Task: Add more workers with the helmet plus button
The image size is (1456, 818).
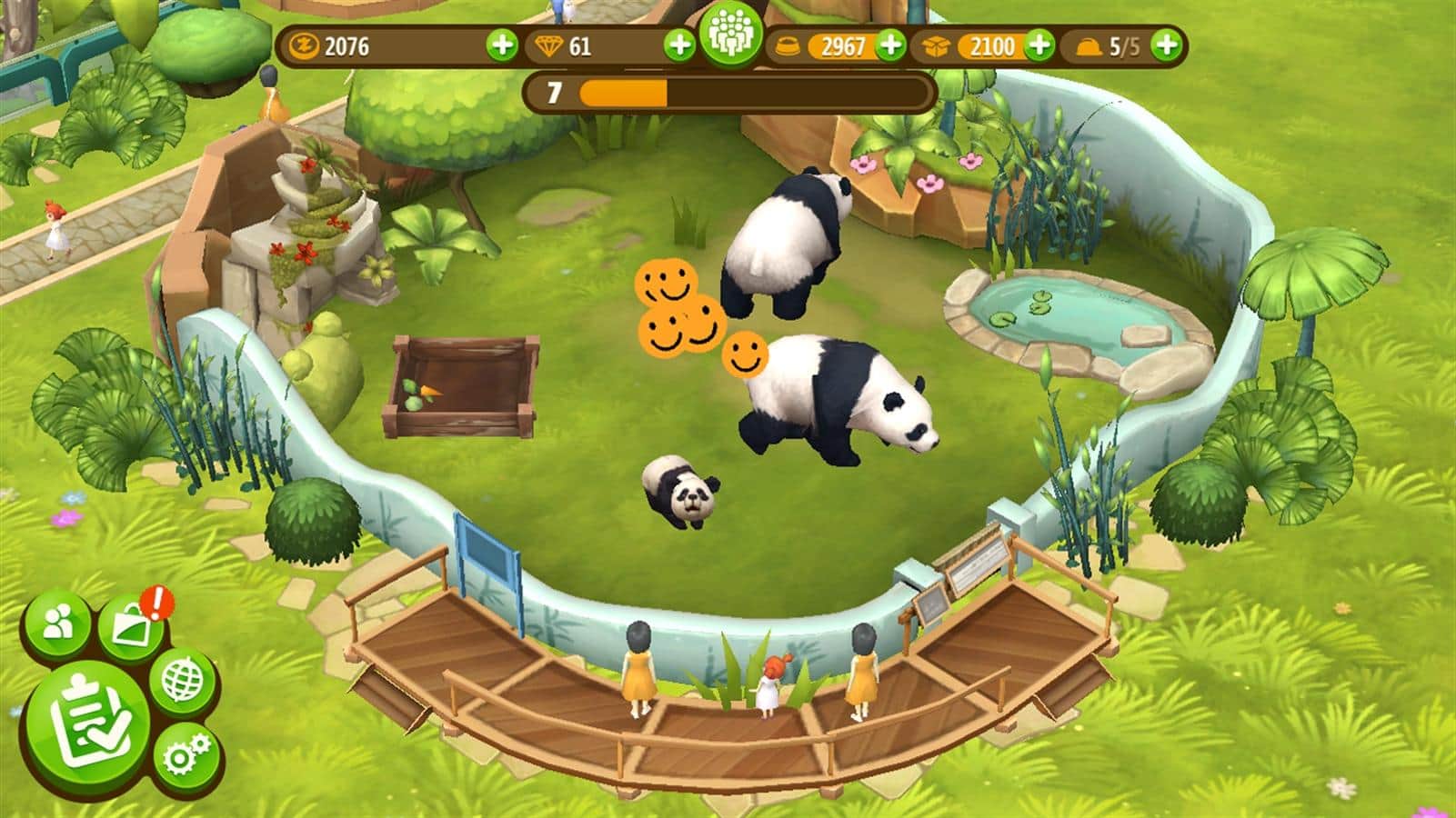Action: pos(1168,45)
